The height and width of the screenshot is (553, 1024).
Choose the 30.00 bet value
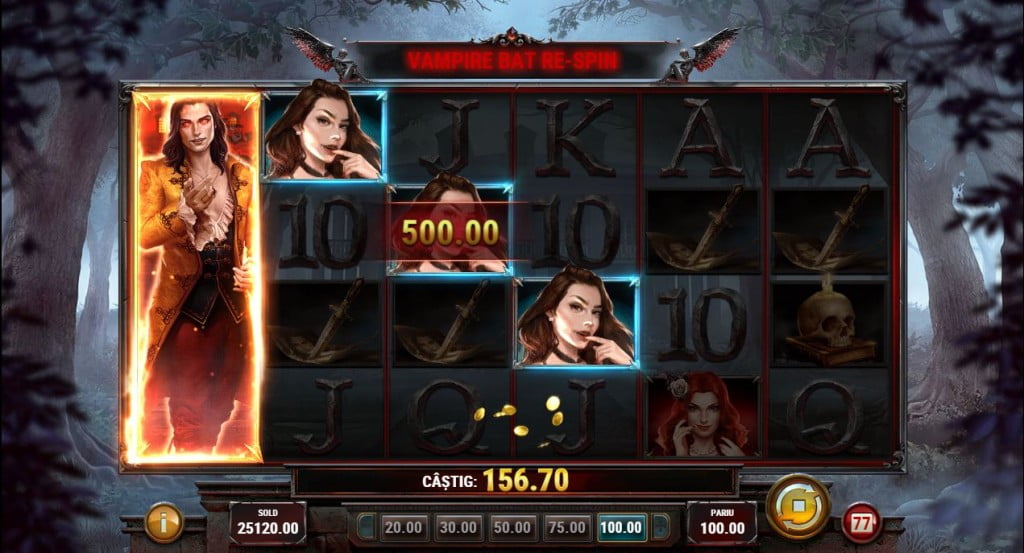pyautogui.click(x=456, y=526)
